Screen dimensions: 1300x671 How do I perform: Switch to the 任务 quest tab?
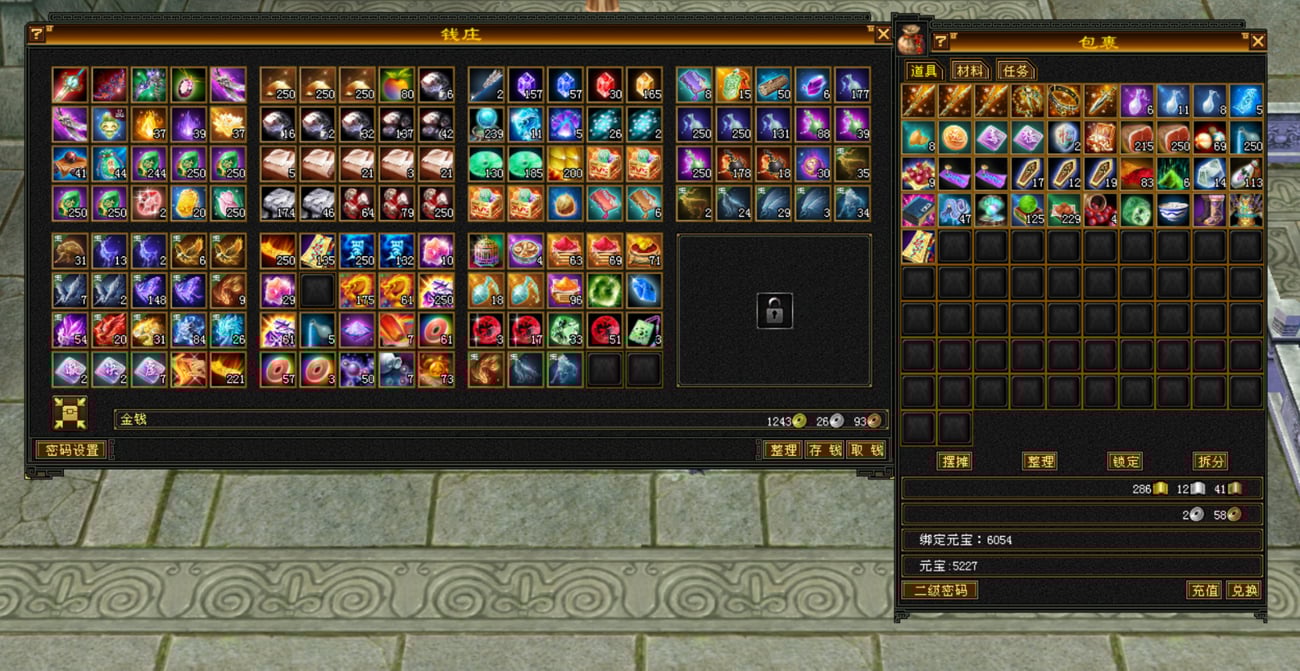[1014, 71]
